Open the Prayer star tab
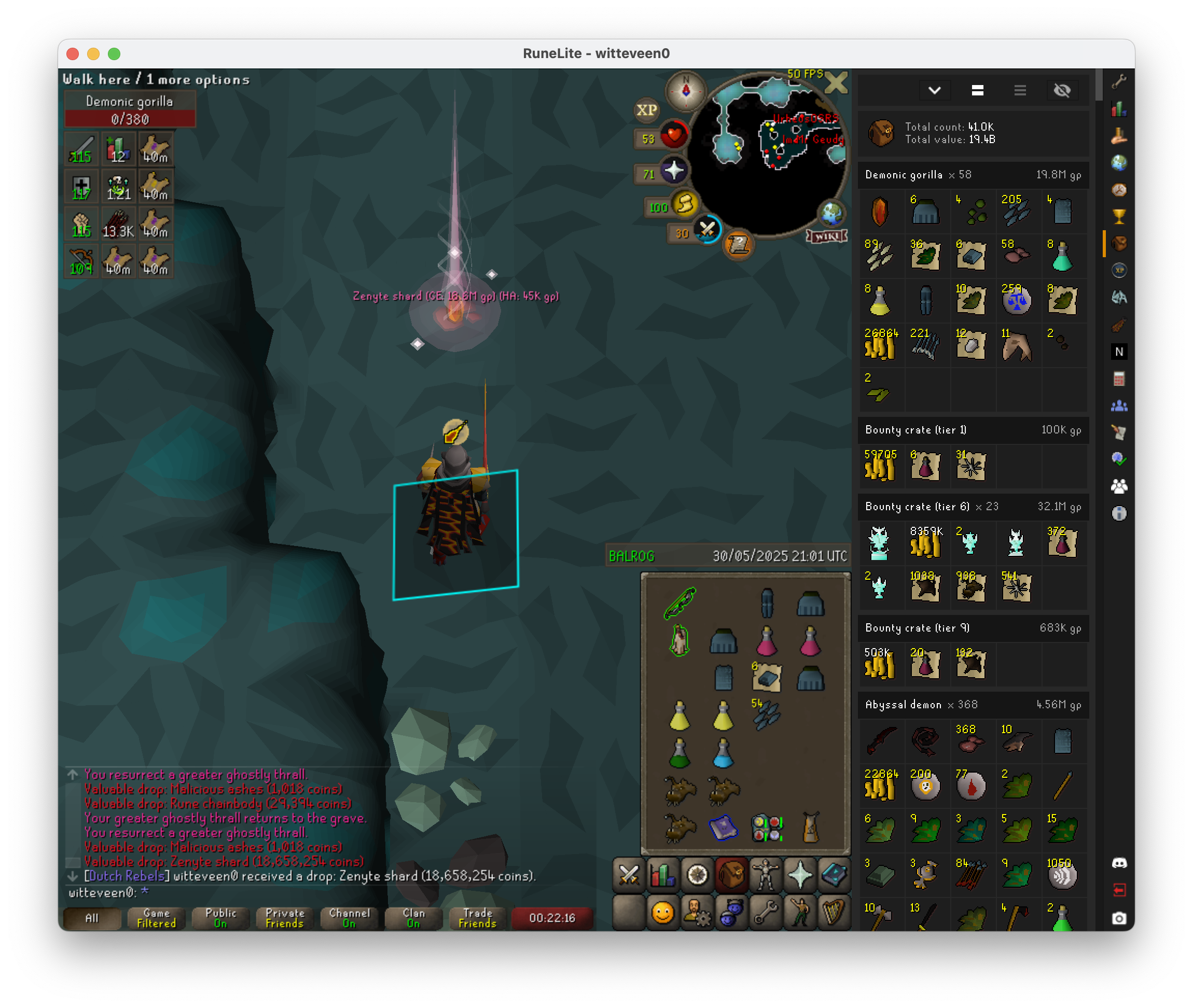This screenshot has height=1008, width=1193. (800, 874)
